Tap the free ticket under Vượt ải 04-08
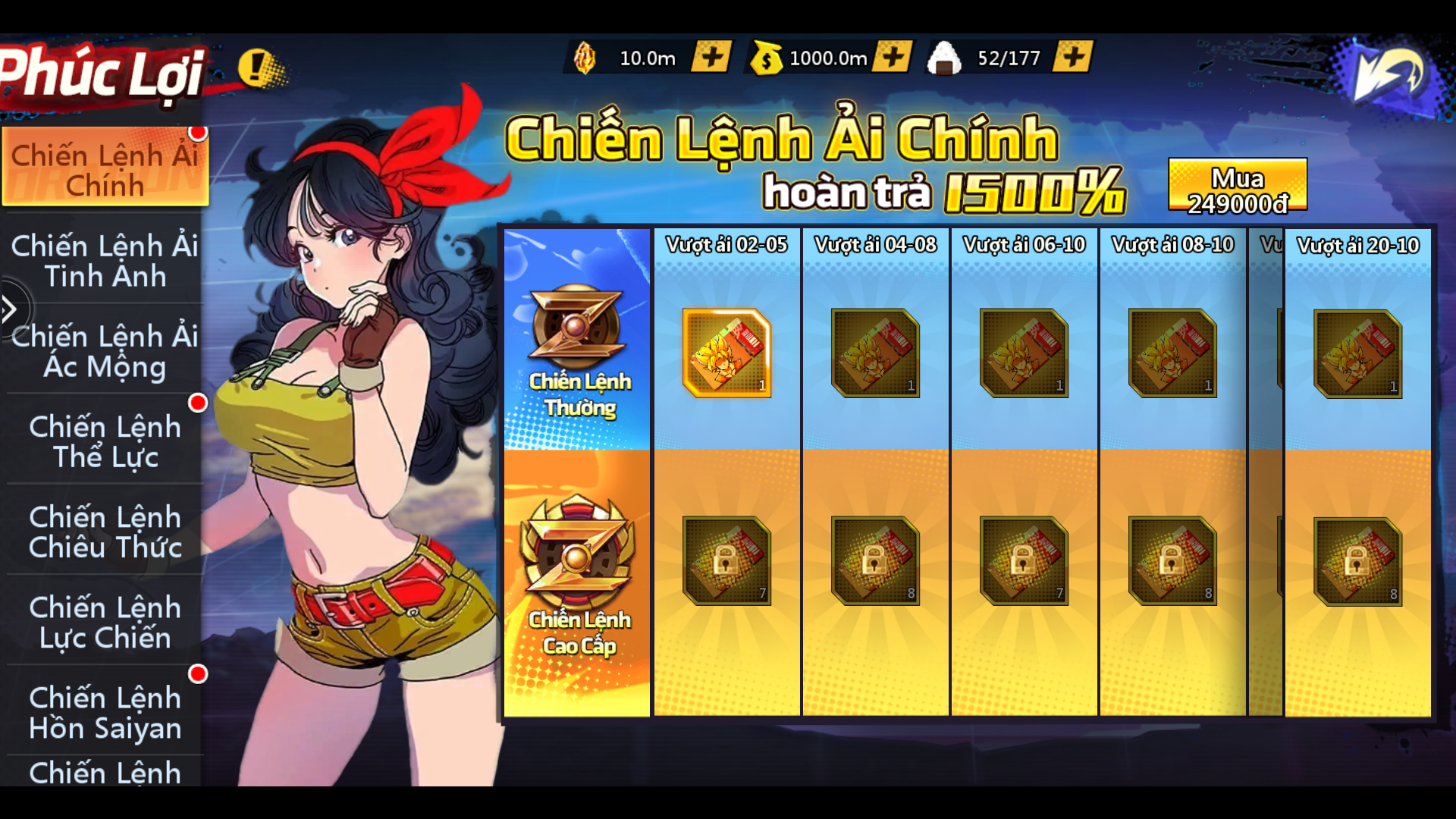The width and height of the screenshot is (1456, 819). point(875,353)
